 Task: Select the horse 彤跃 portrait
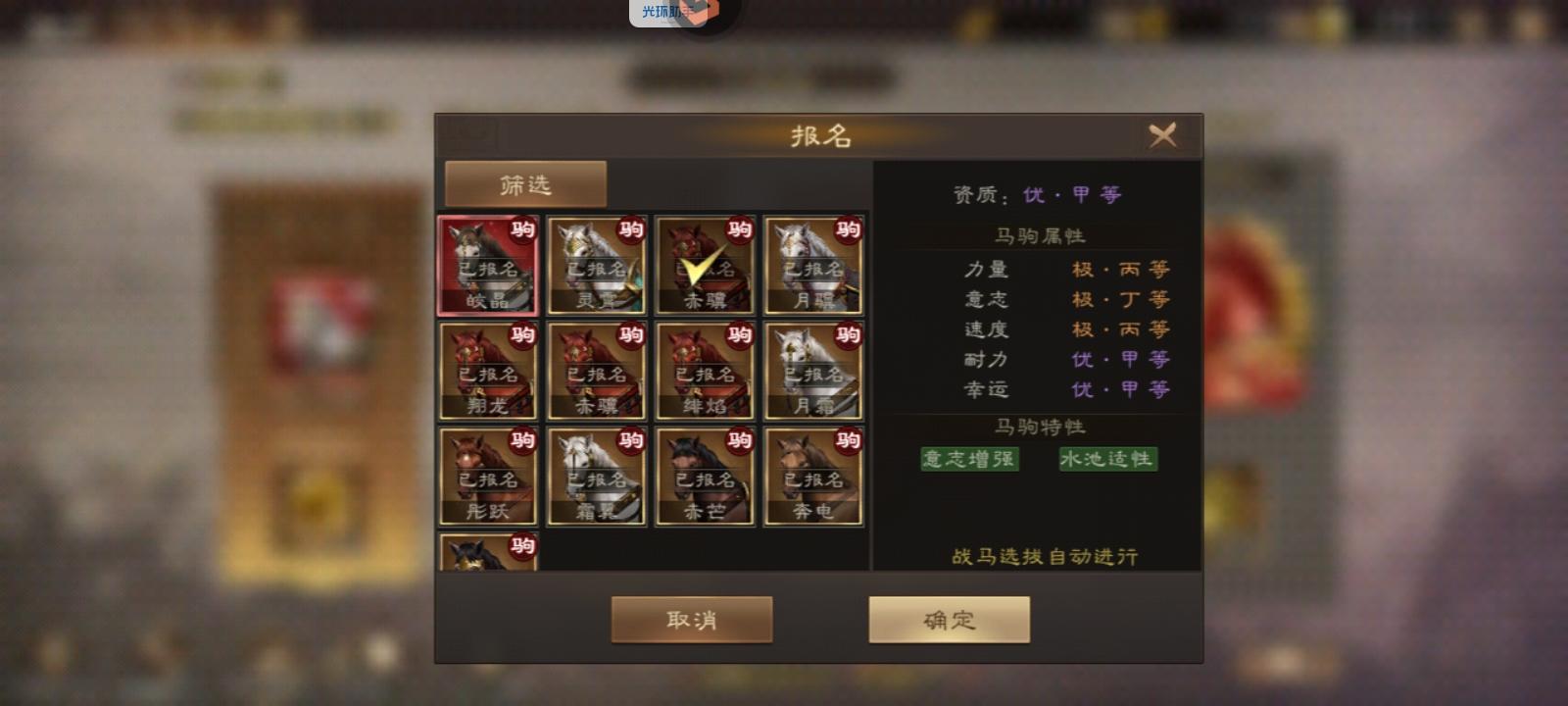point(487,478)
